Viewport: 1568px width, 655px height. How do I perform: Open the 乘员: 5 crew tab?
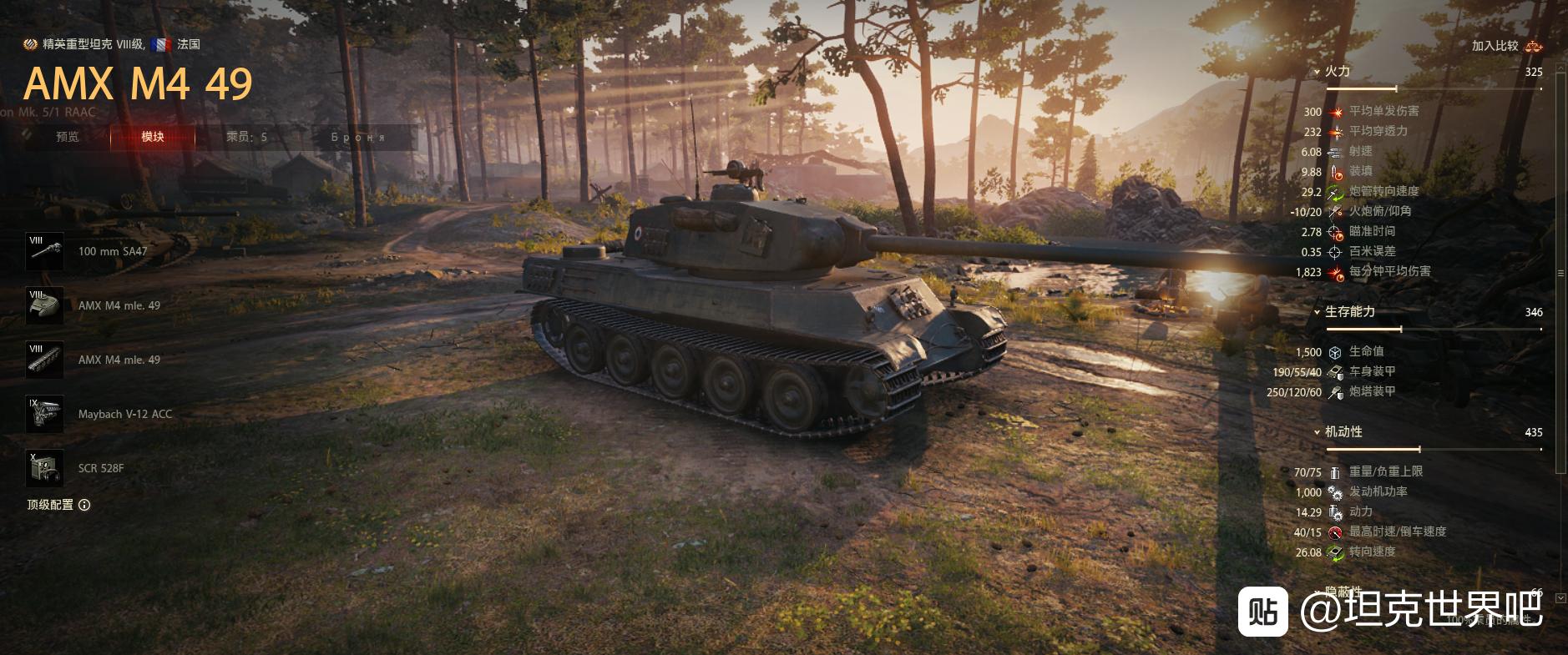[x=246, y=137]
